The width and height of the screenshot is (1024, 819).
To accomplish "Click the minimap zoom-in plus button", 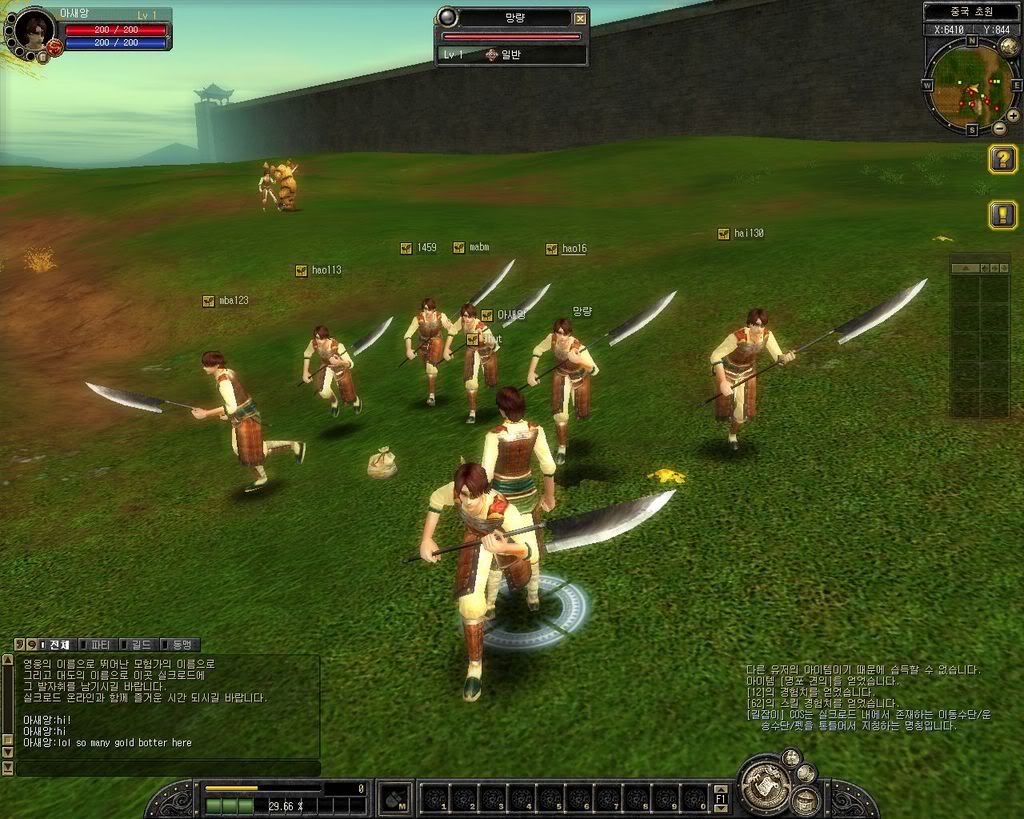I will coord(1013,115).
